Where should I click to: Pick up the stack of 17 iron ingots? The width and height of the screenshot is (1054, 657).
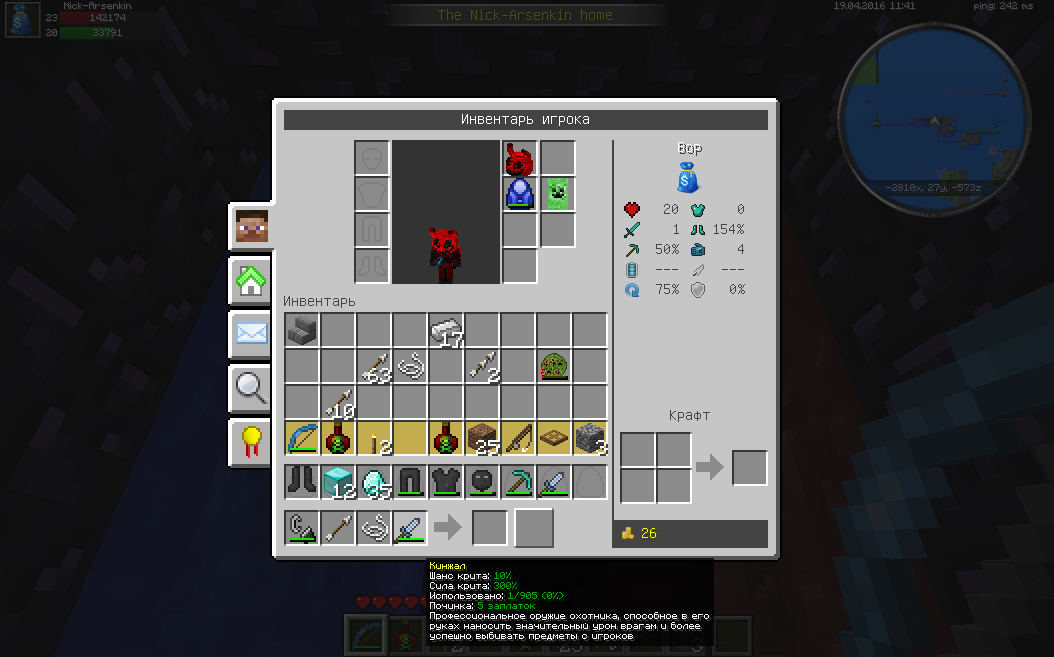pos(446,331)
